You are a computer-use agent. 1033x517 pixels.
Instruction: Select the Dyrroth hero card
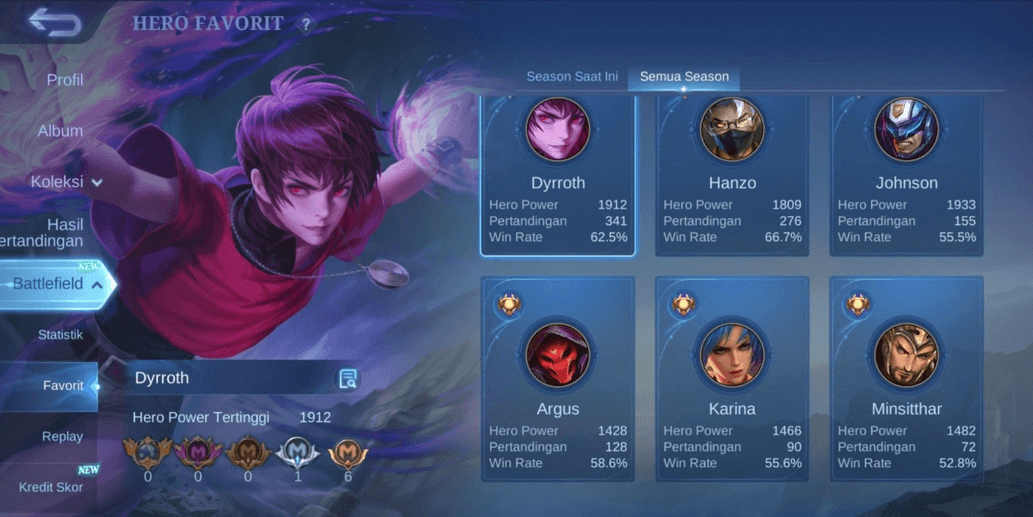pos(558,176)
